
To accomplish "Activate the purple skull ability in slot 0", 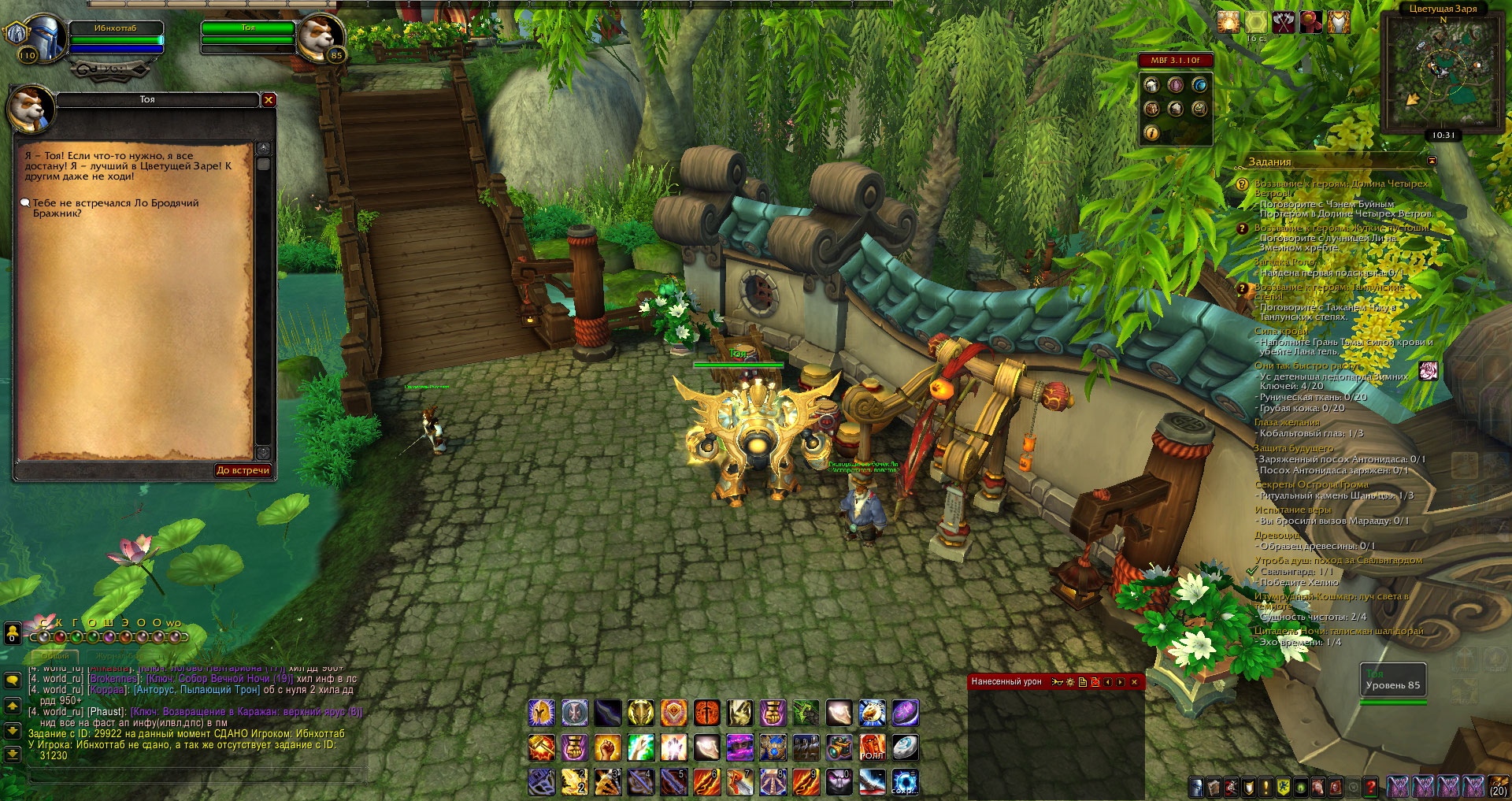I will 839,781.
